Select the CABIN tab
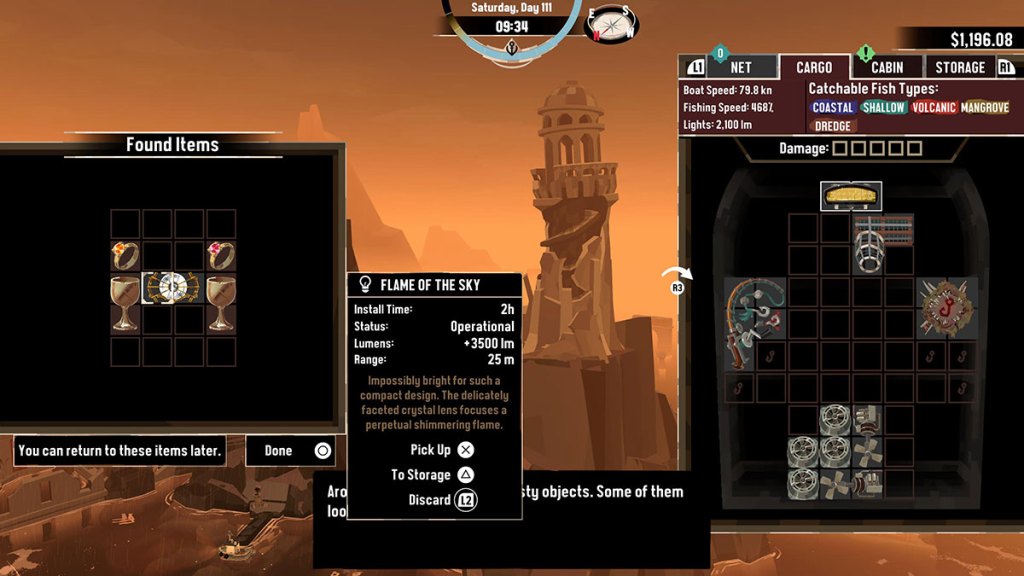 886,67
